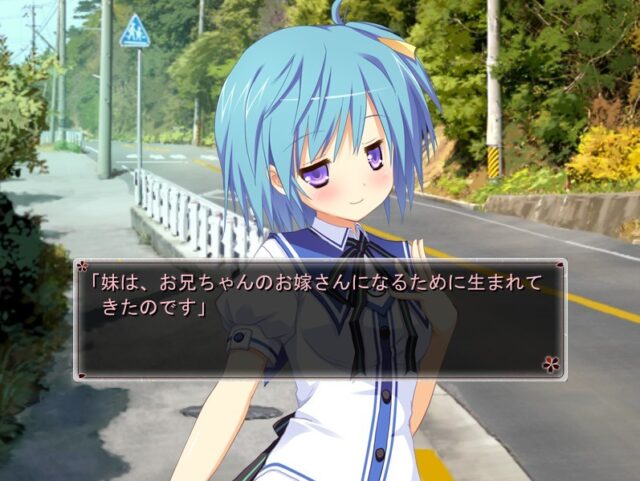Image resolution: width=640 pixels, height=481 pixels.
Task: Advance the dialogue by clicking the text box
Action: 320,320
